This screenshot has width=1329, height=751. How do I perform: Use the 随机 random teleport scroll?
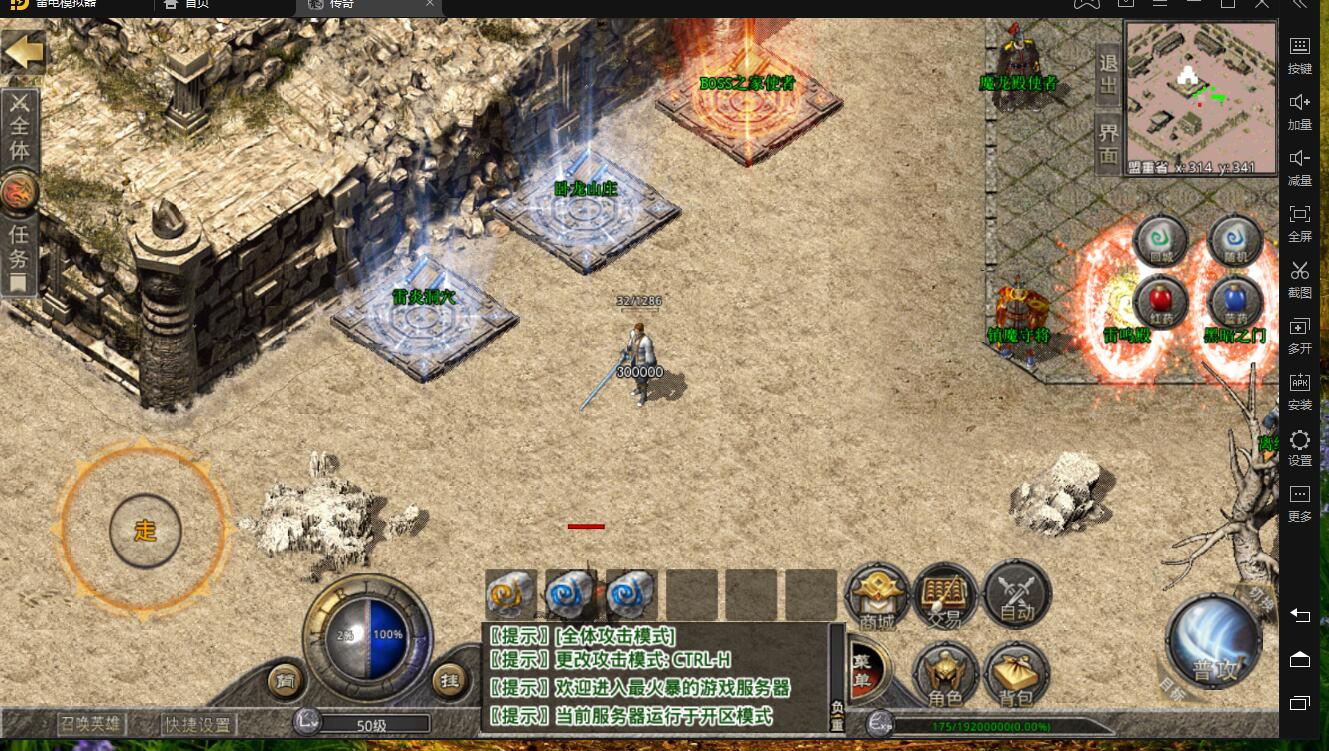click(x=1235, y=243)
